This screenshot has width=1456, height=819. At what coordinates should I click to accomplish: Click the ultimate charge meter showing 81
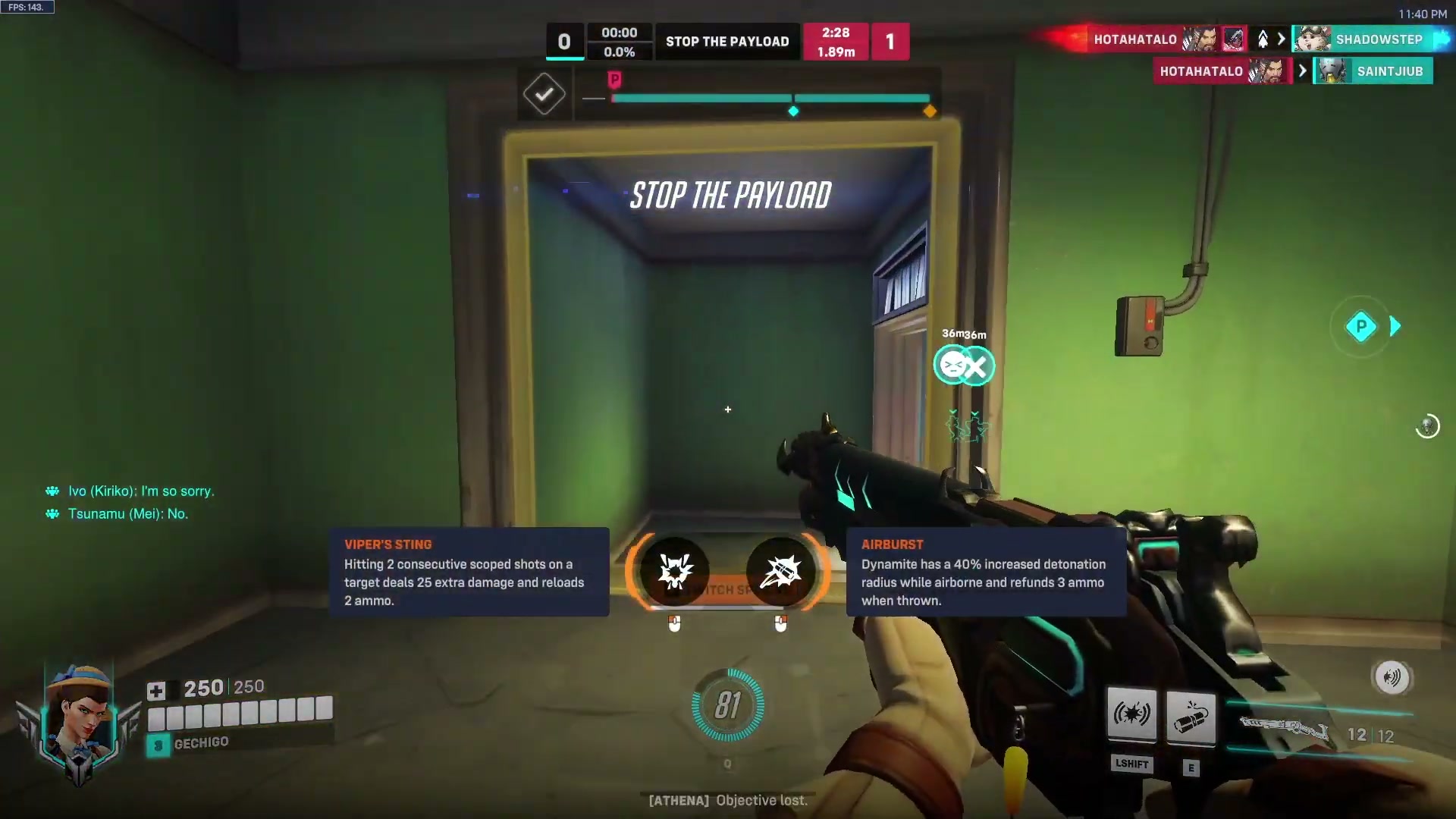(727, 705)
